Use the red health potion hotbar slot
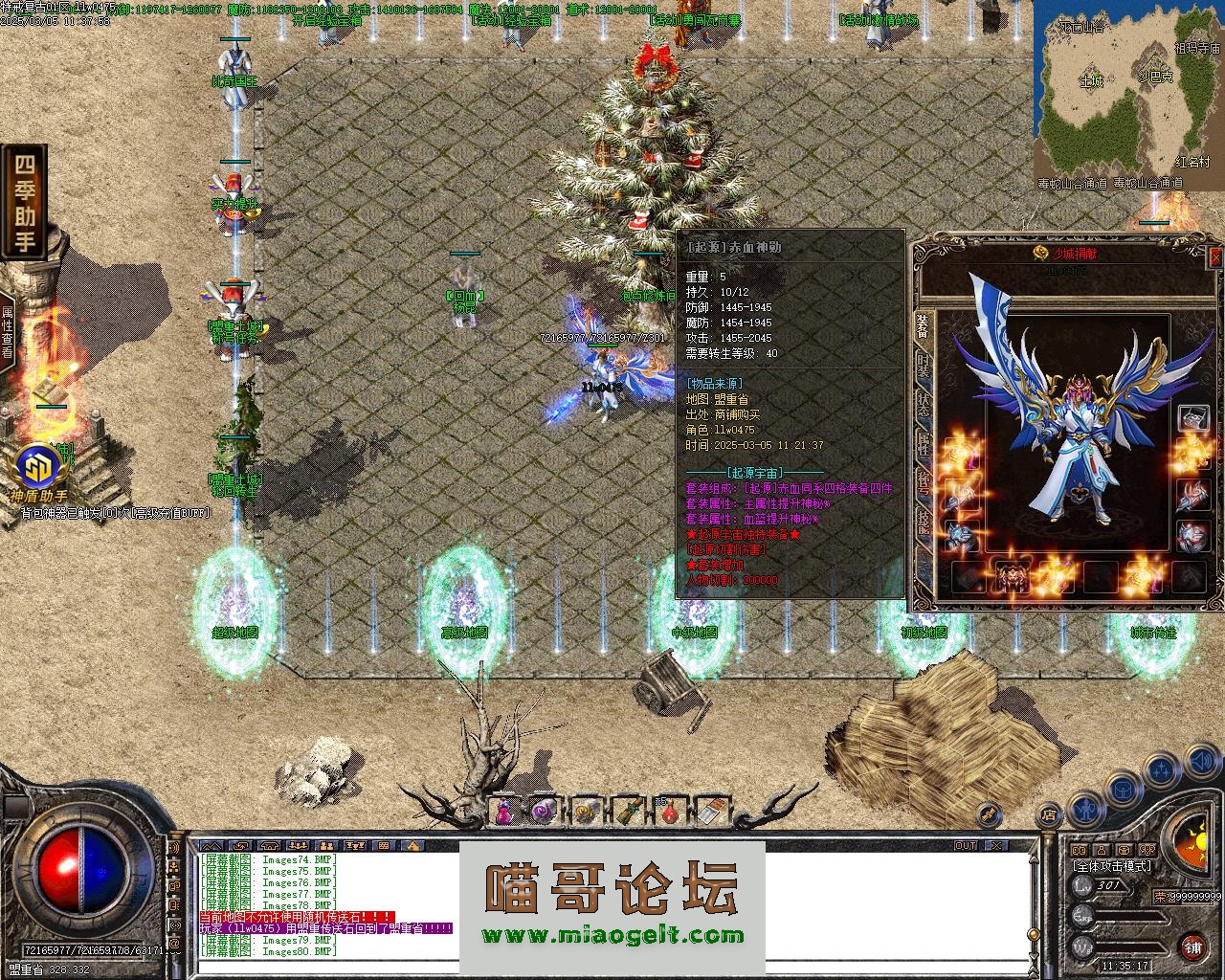1225x980 pixels. (671, 813)
